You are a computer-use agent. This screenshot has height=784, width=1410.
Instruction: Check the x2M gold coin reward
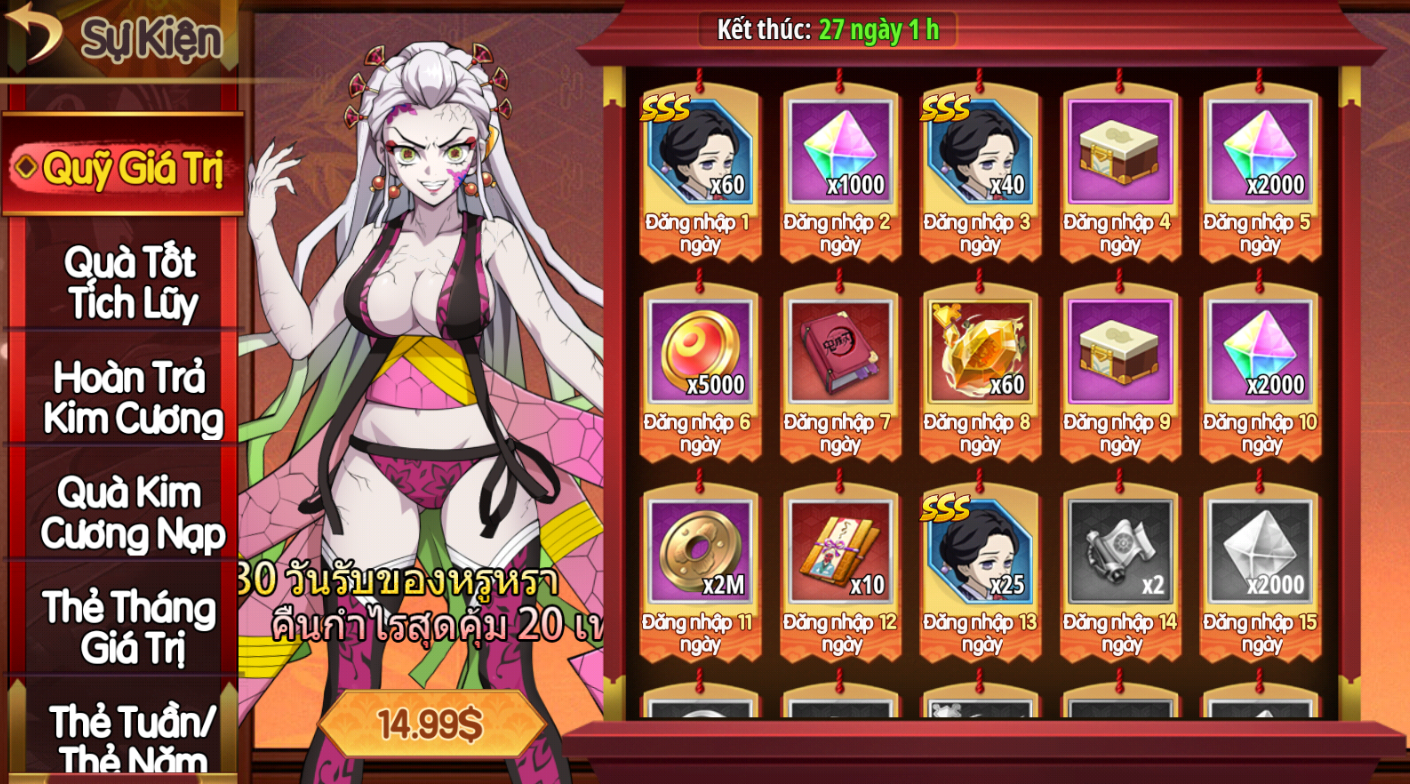(x=699, y=552)
